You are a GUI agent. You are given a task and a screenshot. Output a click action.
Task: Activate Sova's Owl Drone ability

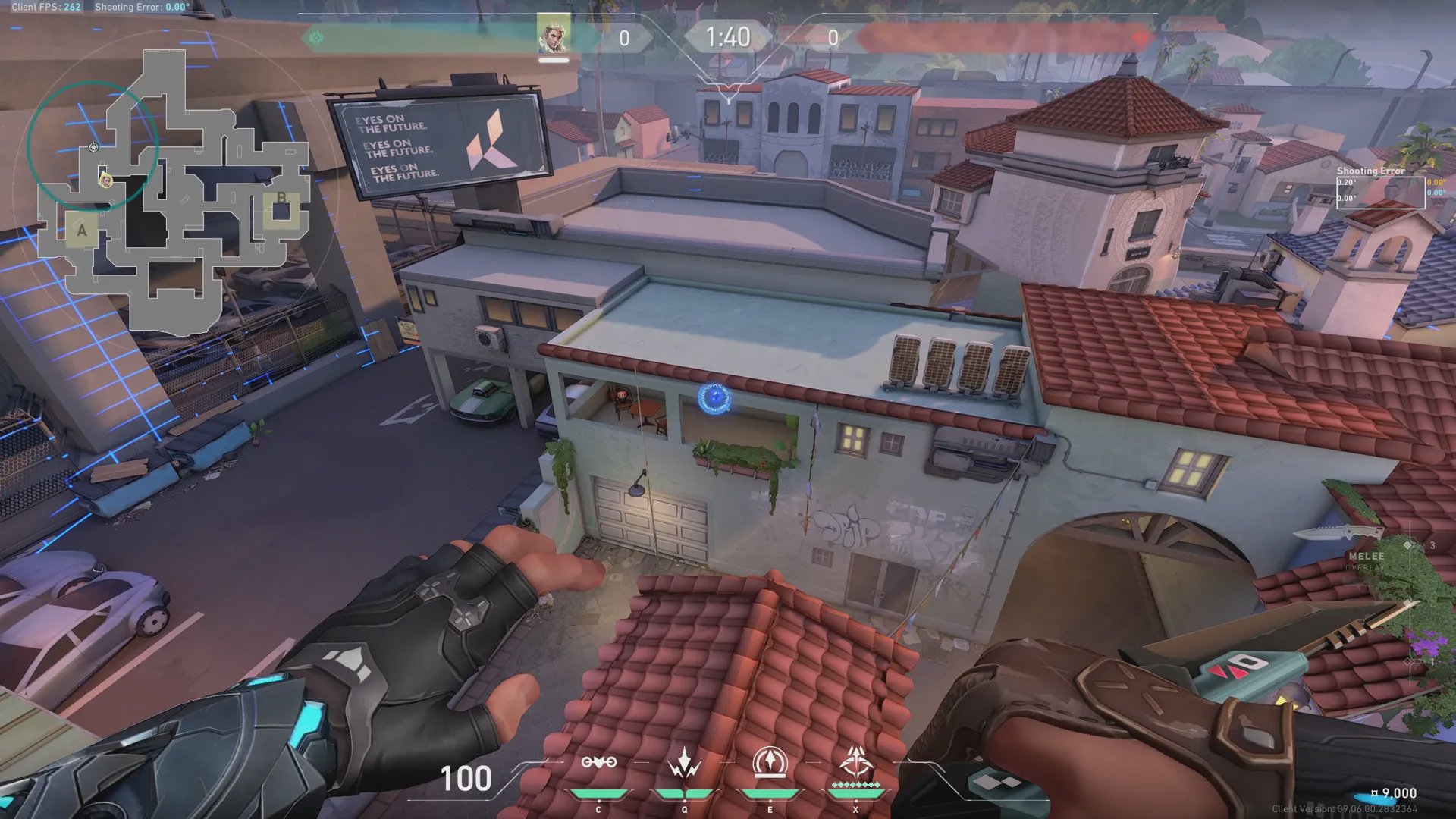coord(598,763)
